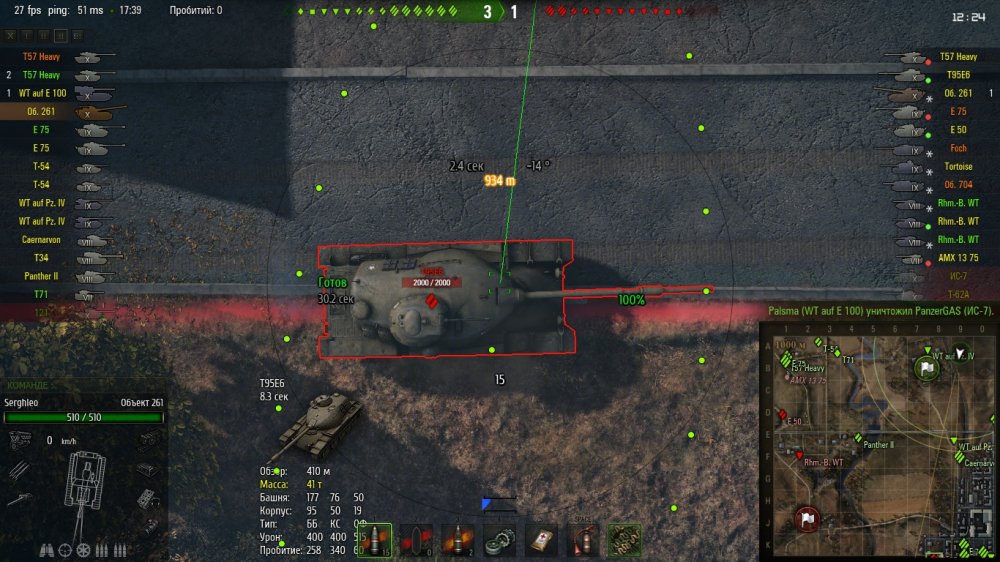Use the repair kit consumable
This screenshot has height=562, width=1000.
499,540
